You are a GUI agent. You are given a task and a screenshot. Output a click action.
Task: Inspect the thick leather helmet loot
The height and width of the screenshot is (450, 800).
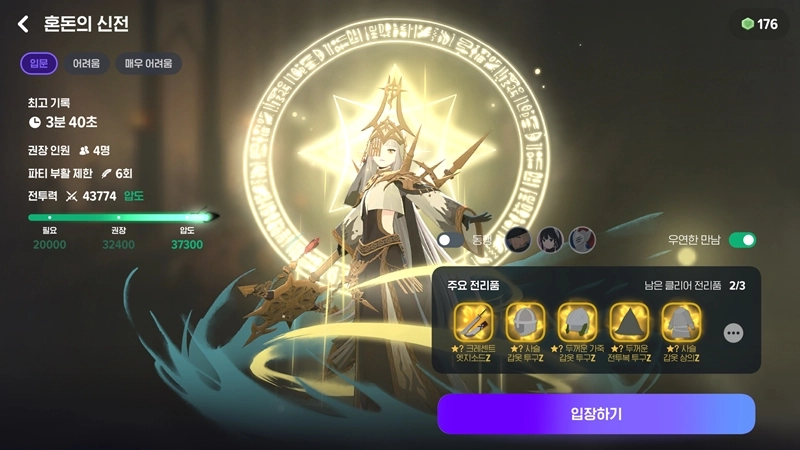(578, 322)
